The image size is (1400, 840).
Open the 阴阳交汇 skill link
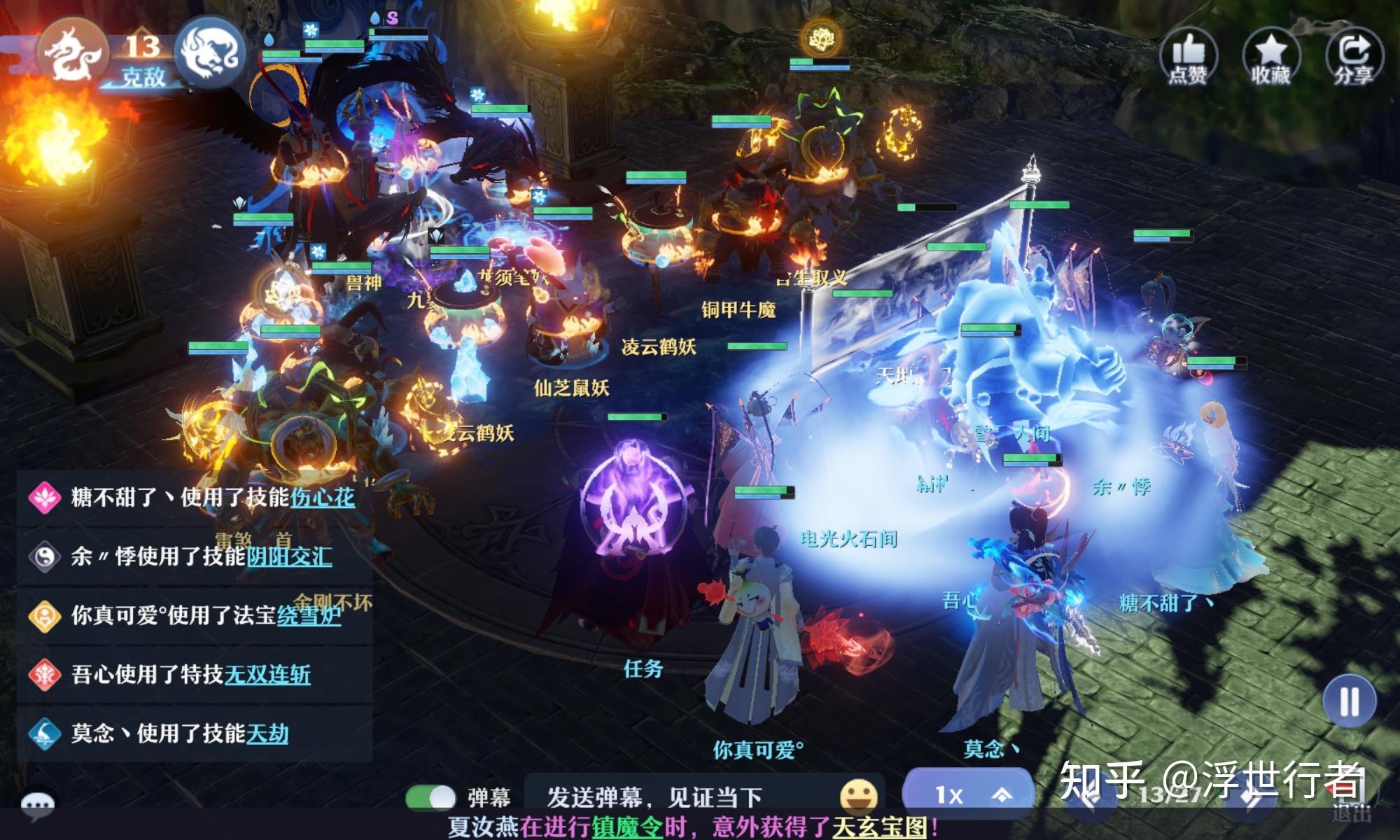289,557
